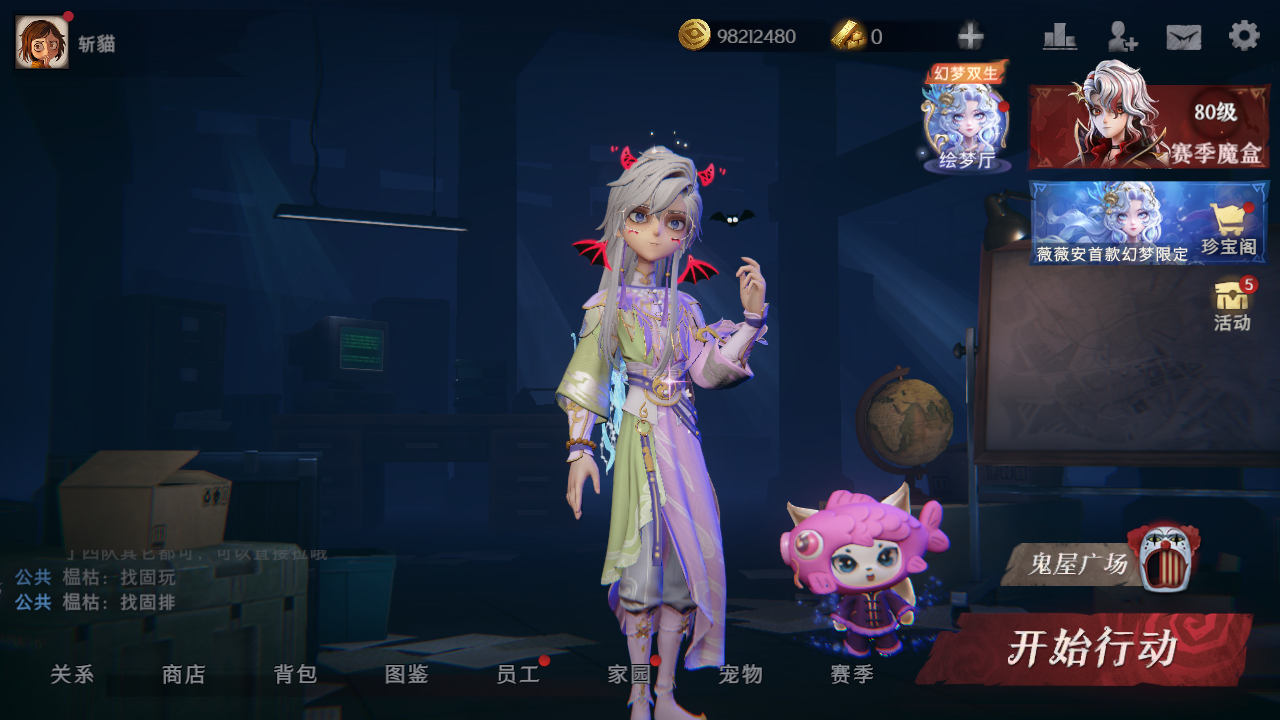Click the plus button to add currency

coord(970,37)
